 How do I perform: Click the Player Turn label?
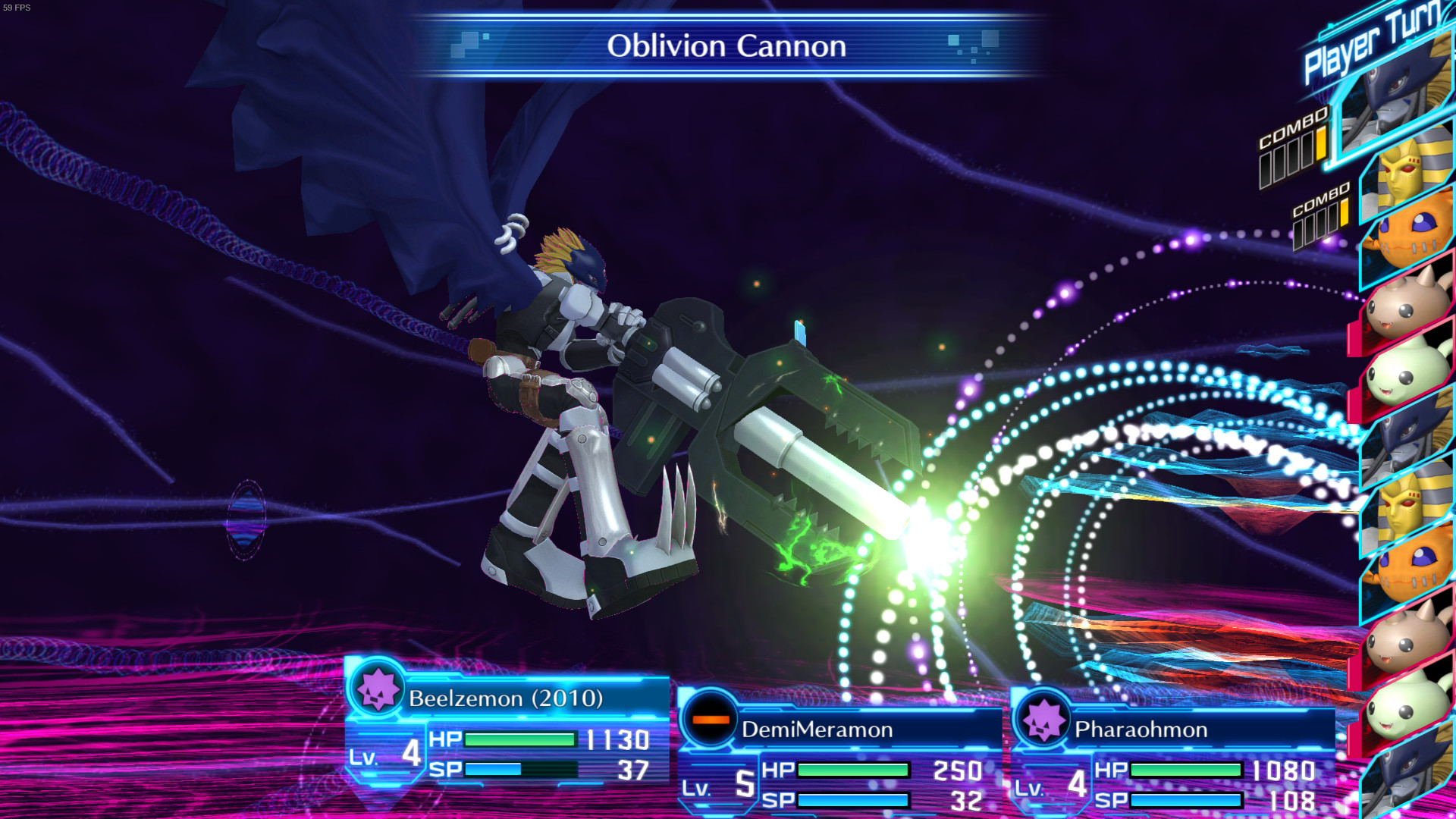click(x=1373, y=42)
